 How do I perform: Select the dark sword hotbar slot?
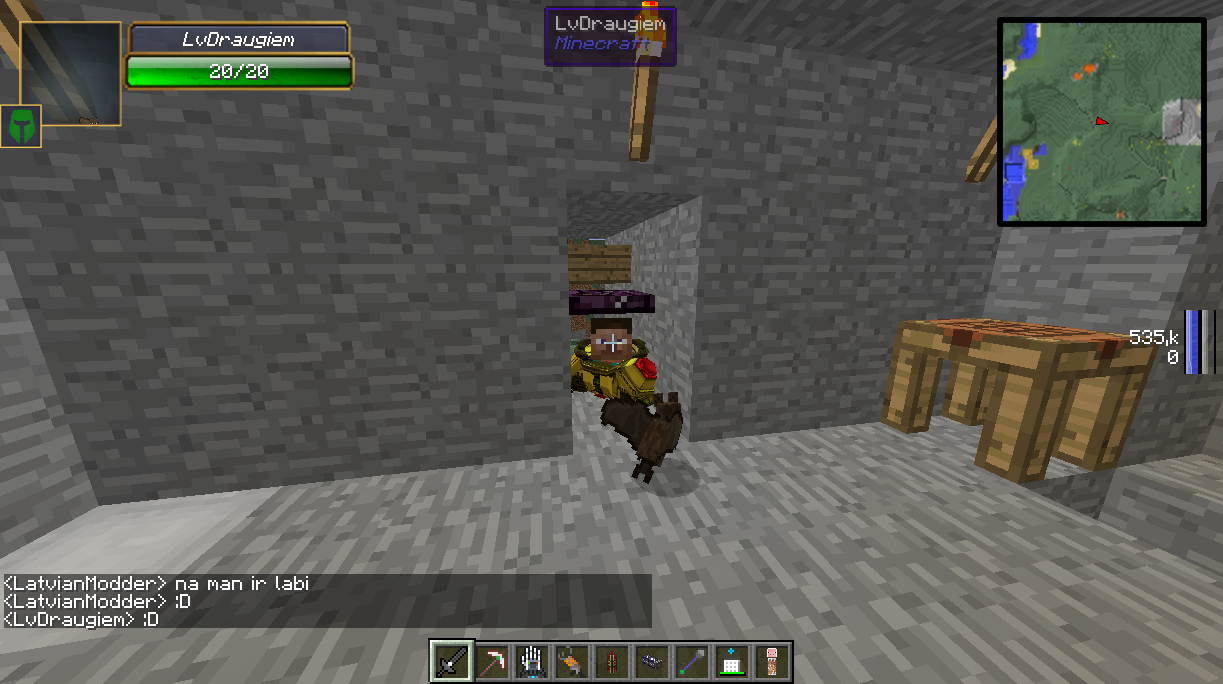[451, 661]
